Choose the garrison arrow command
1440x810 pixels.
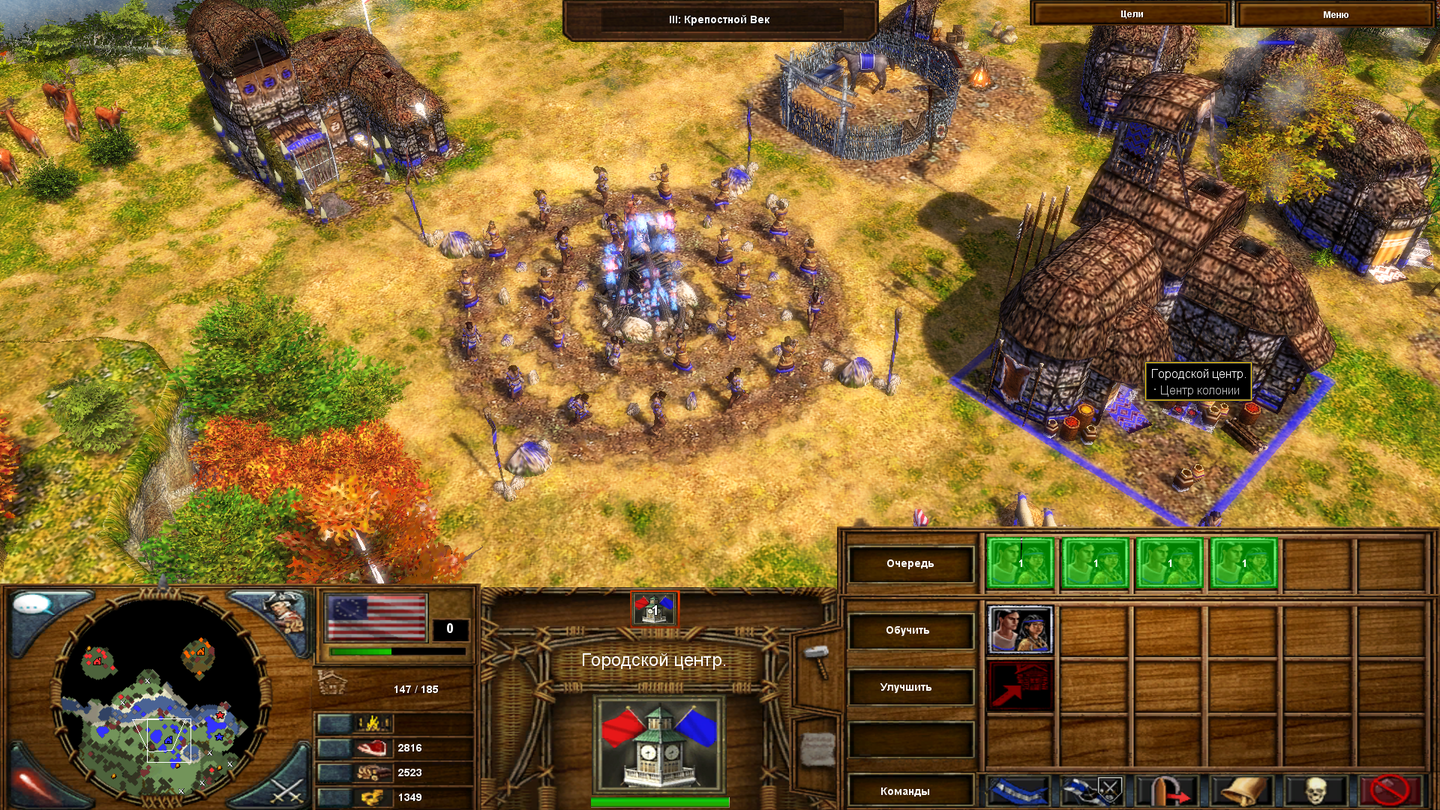1166,790
